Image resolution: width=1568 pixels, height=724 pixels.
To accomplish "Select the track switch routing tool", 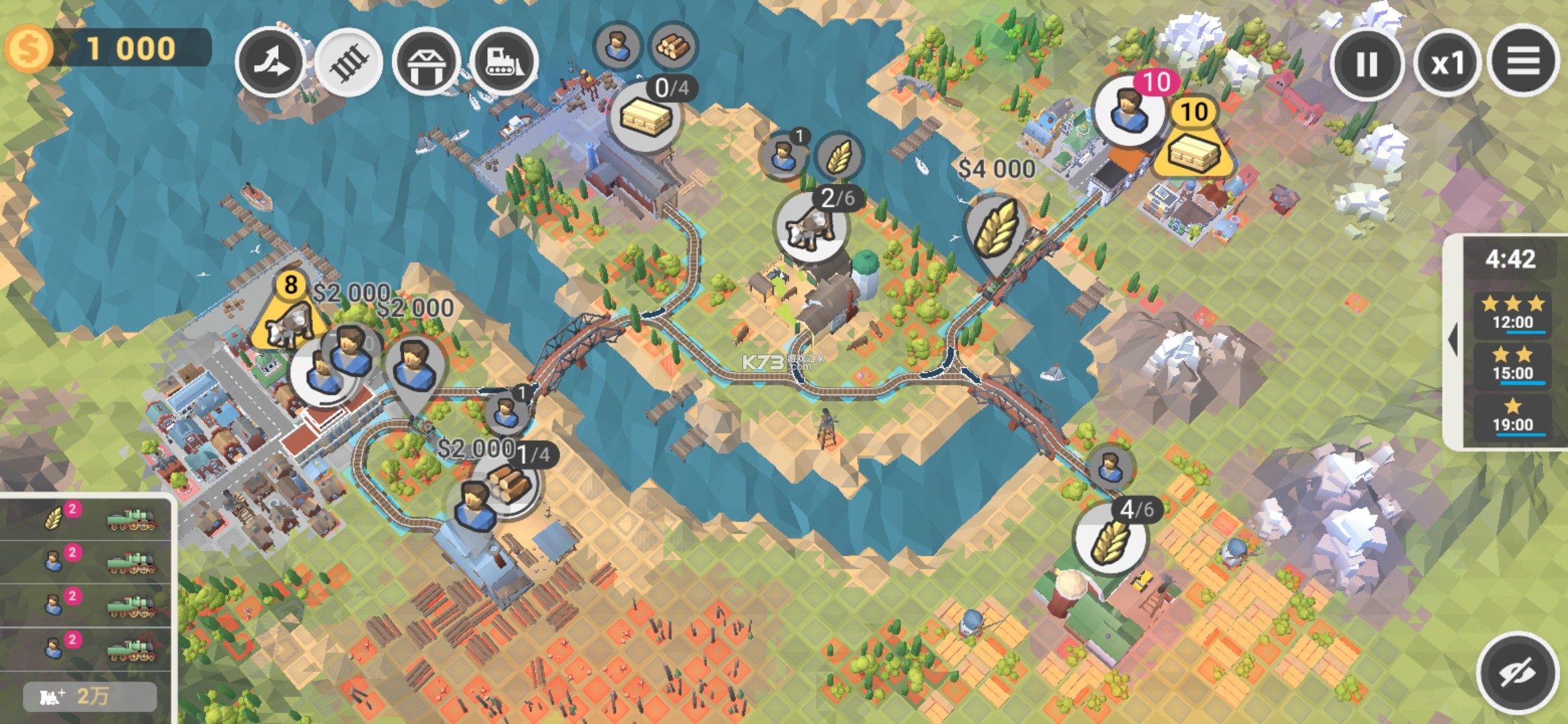I will click(271, 62).
